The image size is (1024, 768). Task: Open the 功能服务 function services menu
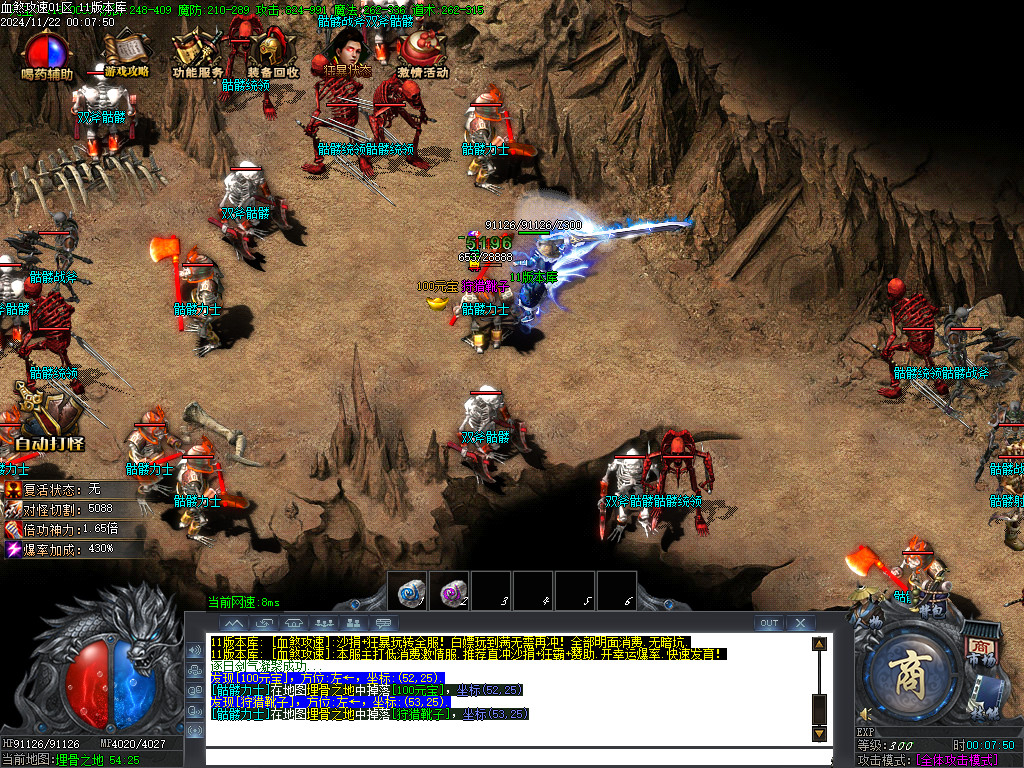(x=197, y=55)
